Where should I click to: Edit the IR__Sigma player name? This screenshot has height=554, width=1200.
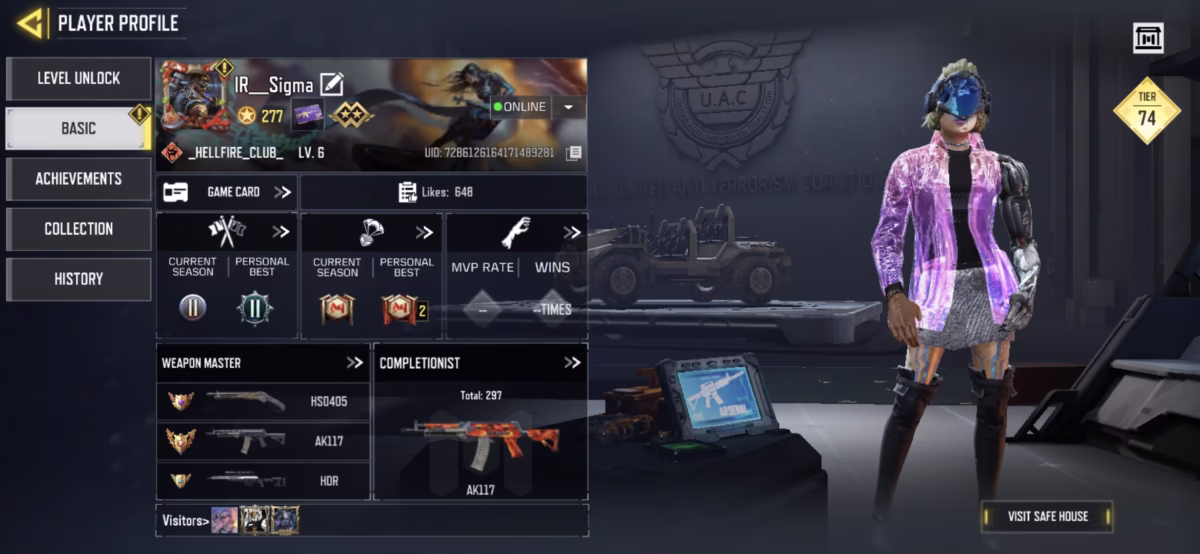point(332,85)
